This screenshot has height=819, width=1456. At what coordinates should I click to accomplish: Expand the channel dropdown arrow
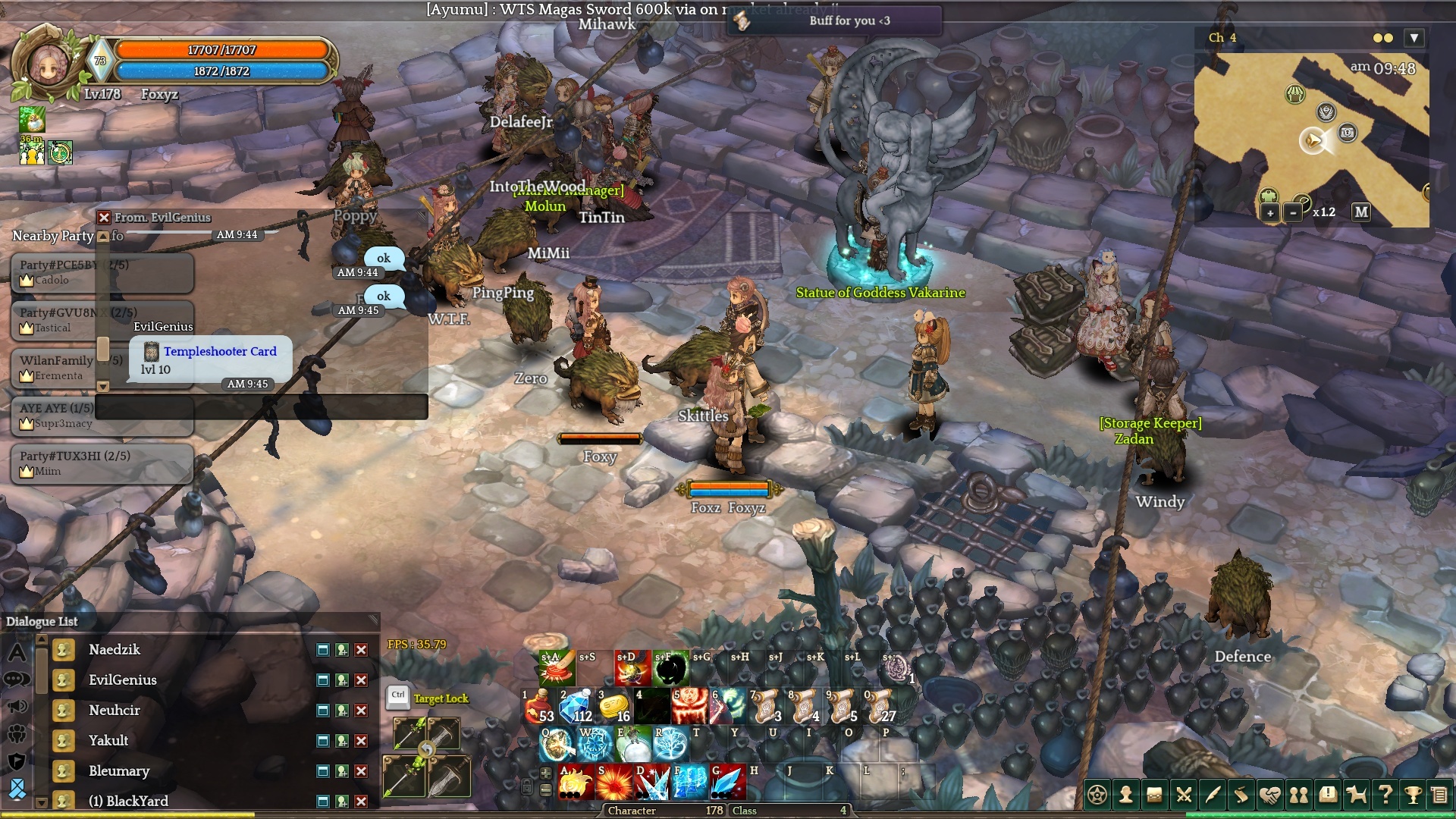[1414, 38]
